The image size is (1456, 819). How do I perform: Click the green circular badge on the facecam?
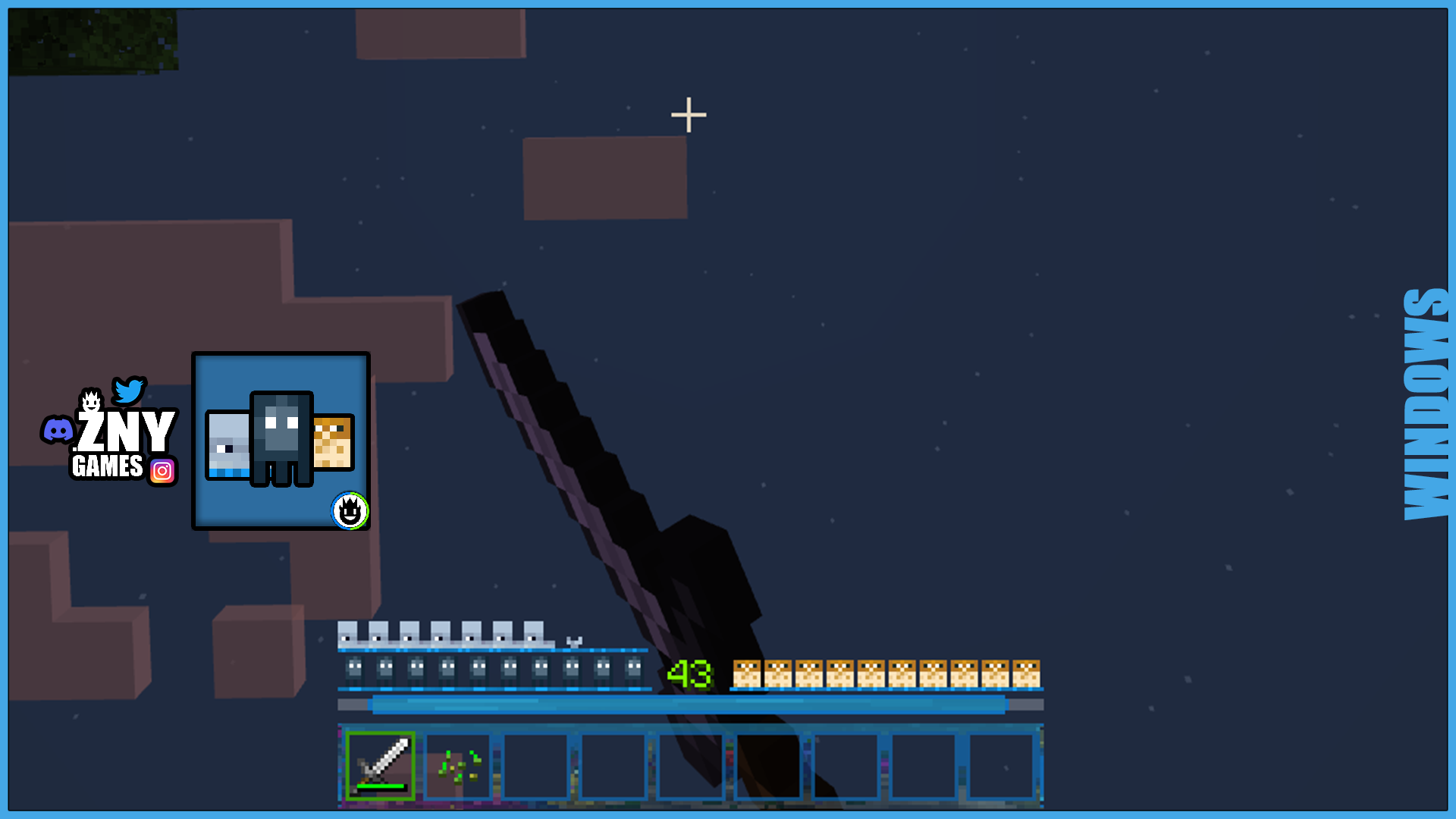point(350,511)
